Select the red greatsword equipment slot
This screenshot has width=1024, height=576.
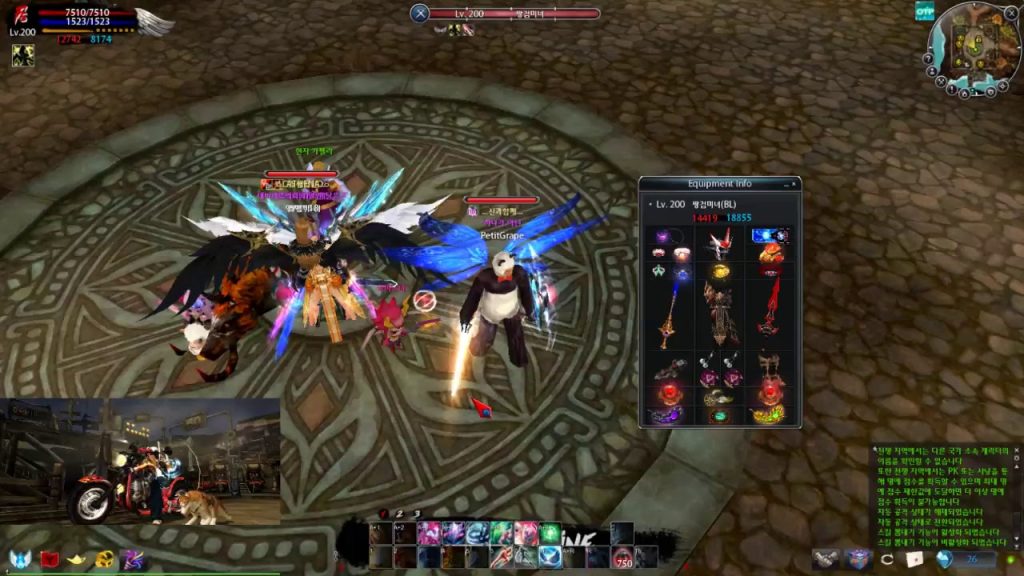(770, 308)
